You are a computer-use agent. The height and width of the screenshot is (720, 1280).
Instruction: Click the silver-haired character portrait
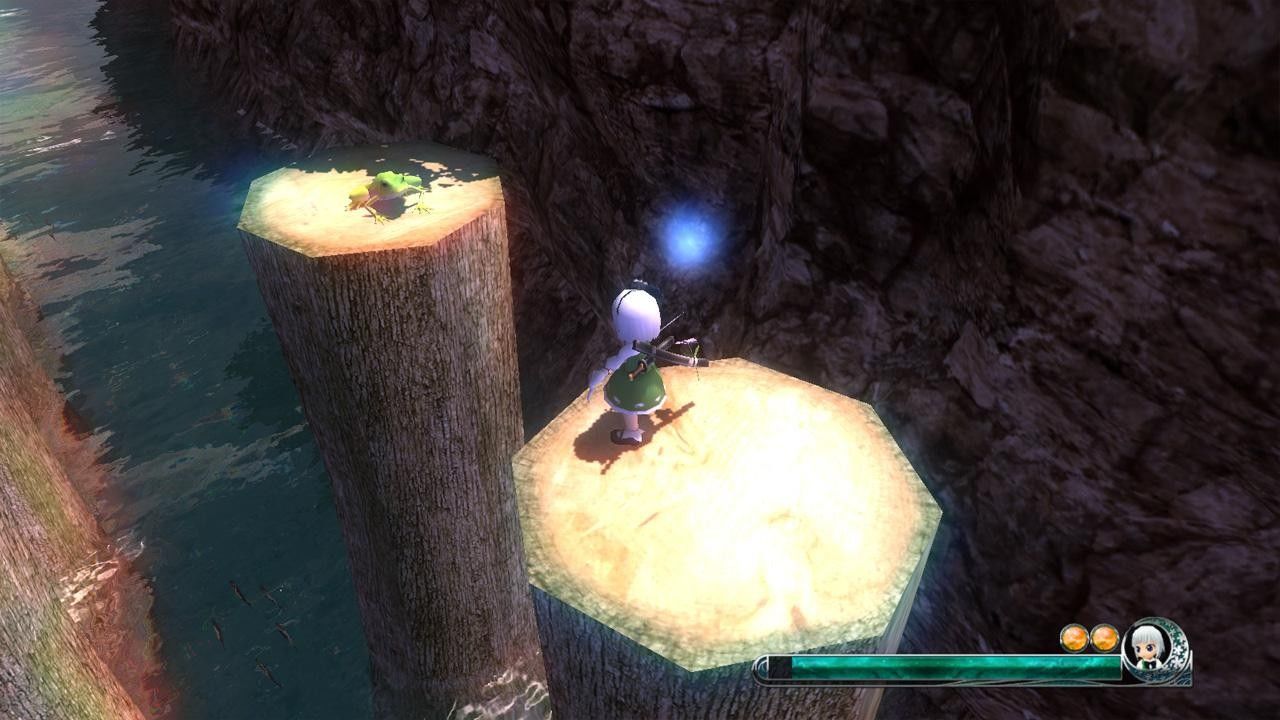[x=1147, y=645]
